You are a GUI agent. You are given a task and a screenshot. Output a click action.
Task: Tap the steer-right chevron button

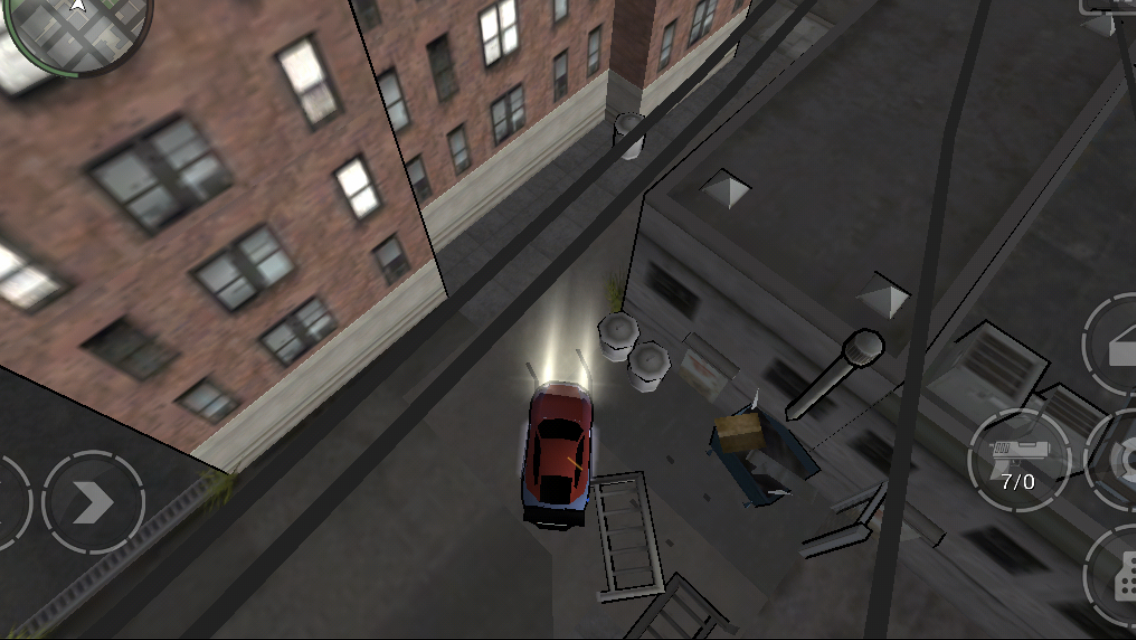[93, 502]
